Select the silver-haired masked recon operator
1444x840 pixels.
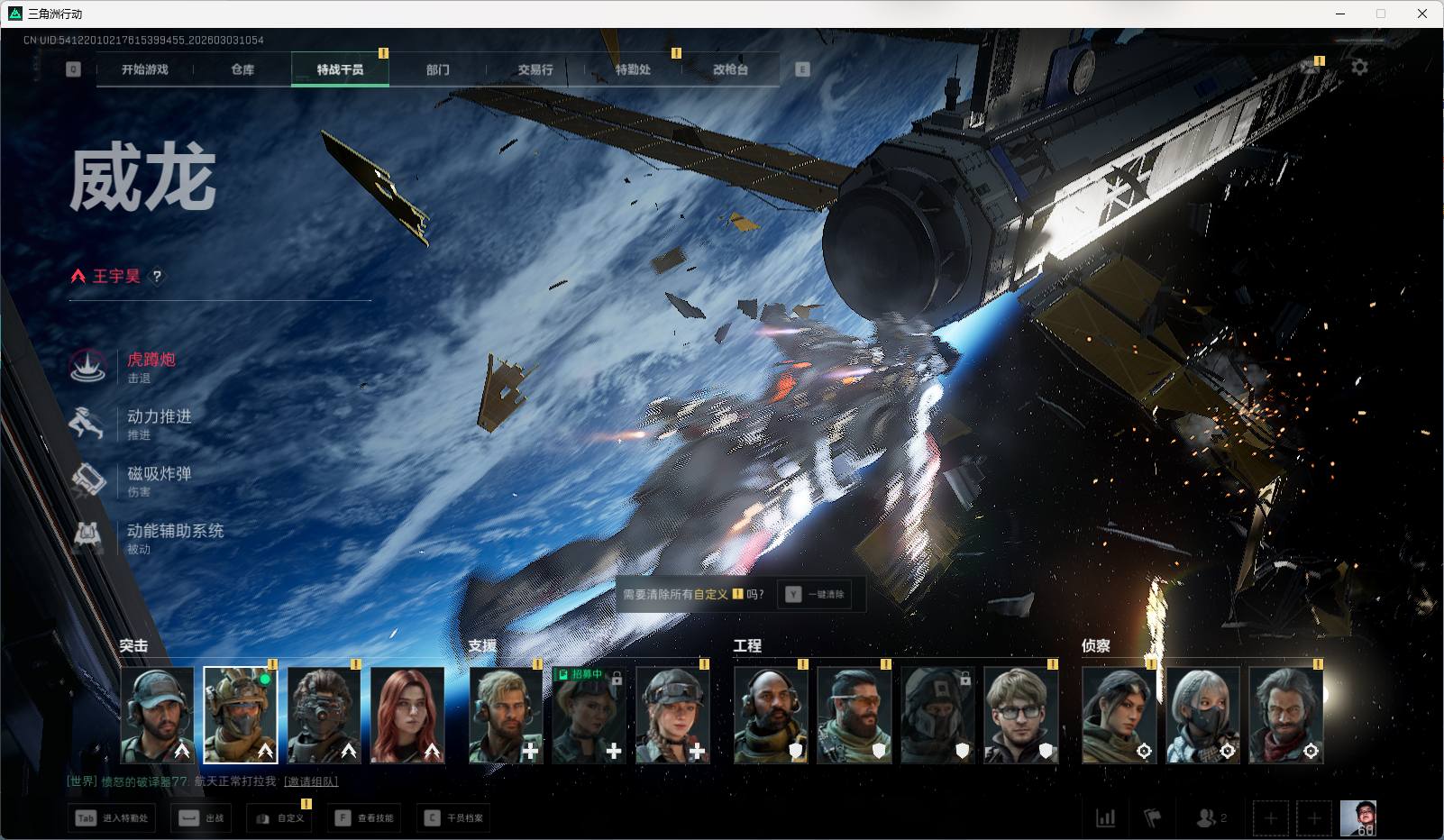tap(1202, 715)
